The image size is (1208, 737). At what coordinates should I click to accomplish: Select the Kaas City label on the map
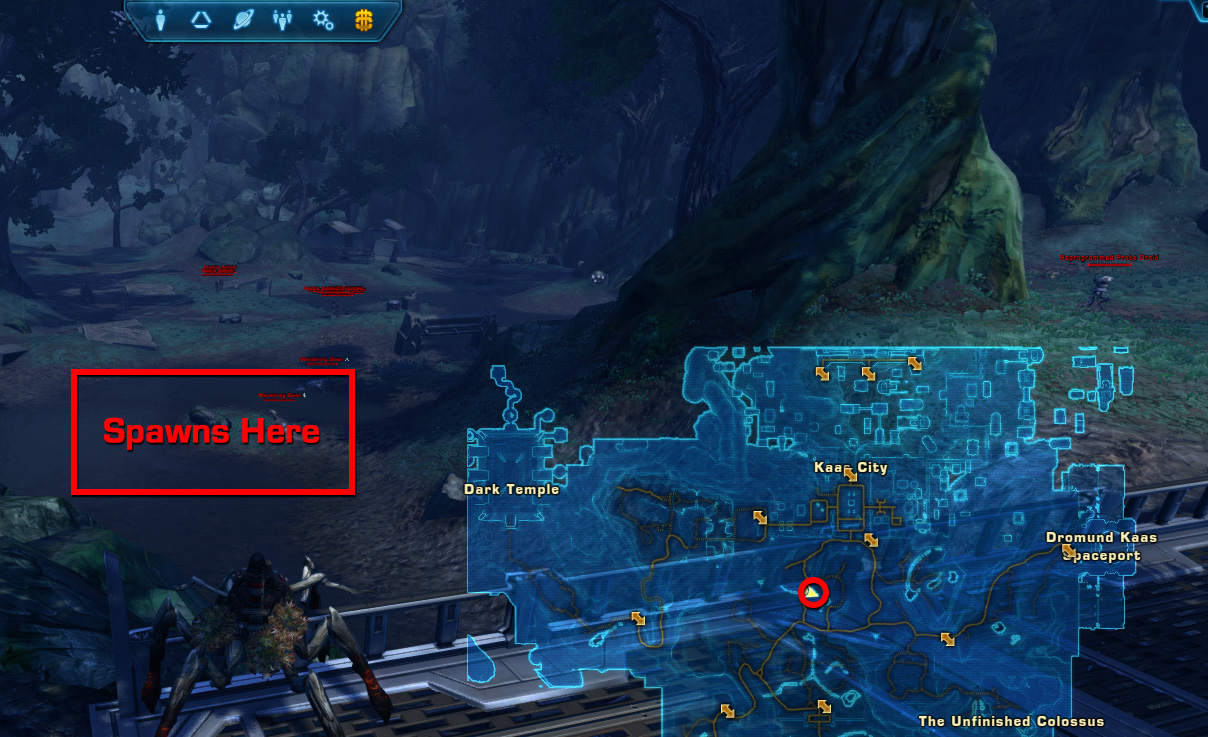(851, 467)
